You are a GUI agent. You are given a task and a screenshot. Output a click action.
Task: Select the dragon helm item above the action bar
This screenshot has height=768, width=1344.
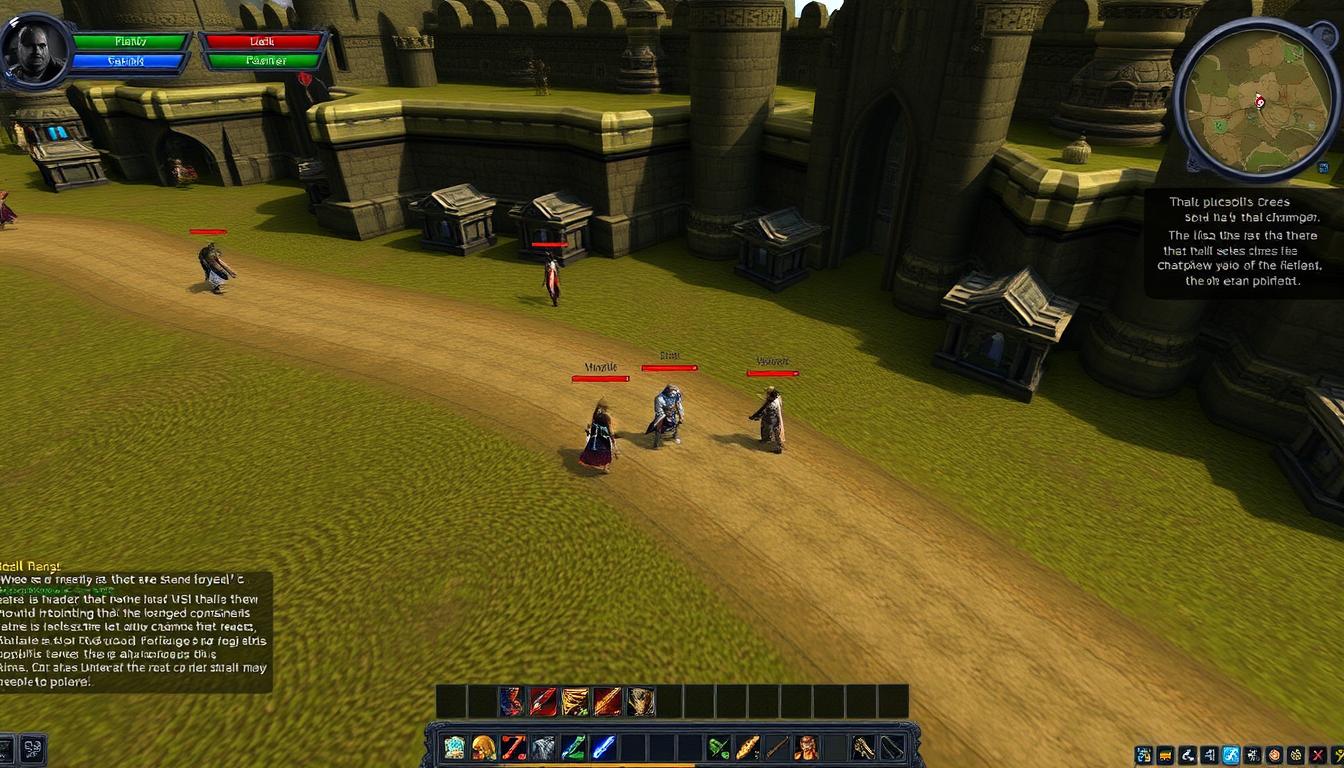(x=638, y=700)
